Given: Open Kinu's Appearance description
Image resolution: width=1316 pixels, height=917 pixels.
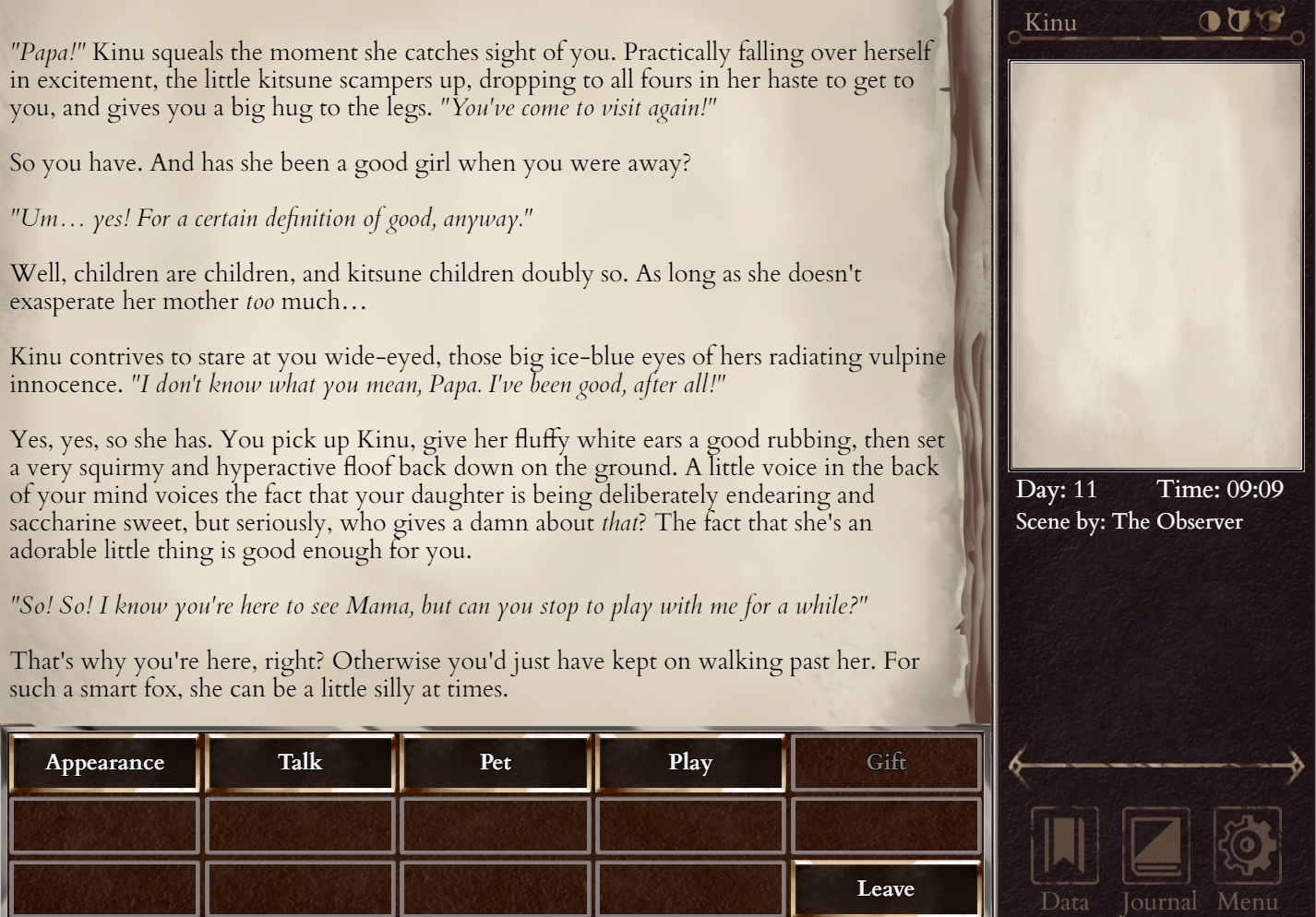Looking at the screenshot, I should pos(104,762).
